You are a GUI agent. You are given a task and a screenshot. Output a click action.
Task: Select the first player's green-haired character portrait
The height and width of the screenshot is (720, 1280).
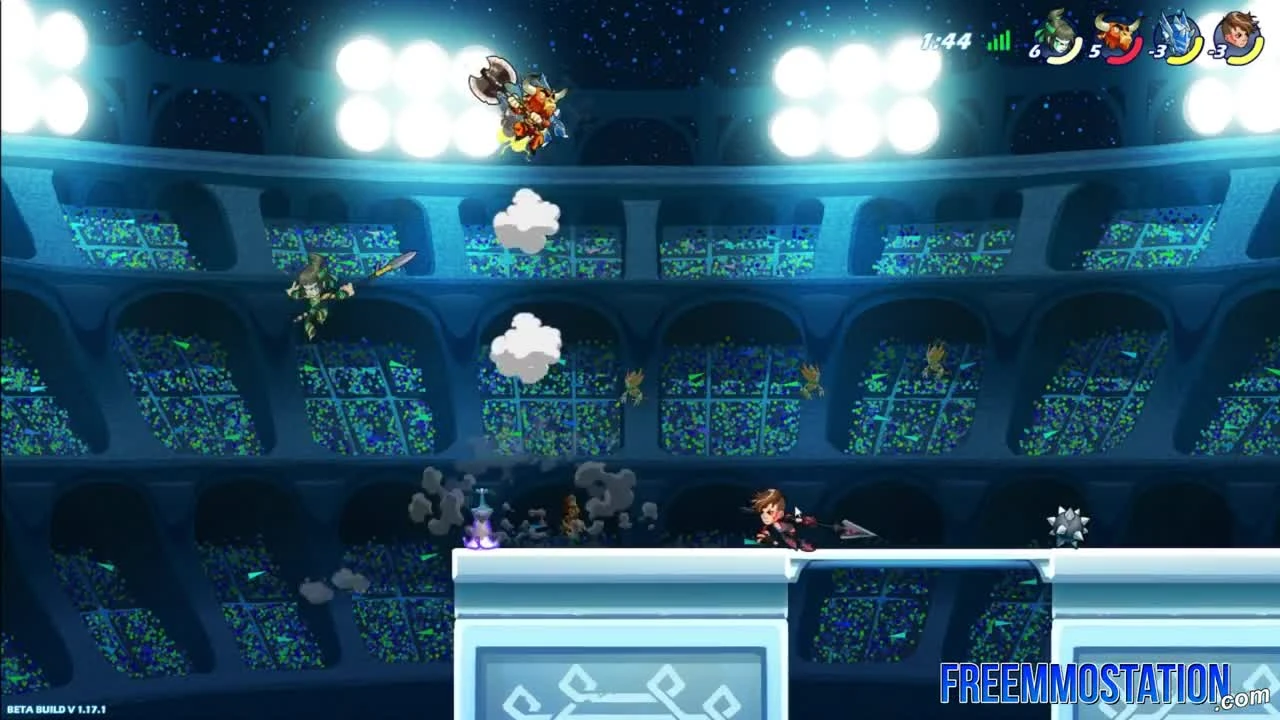click(1058, 31)
